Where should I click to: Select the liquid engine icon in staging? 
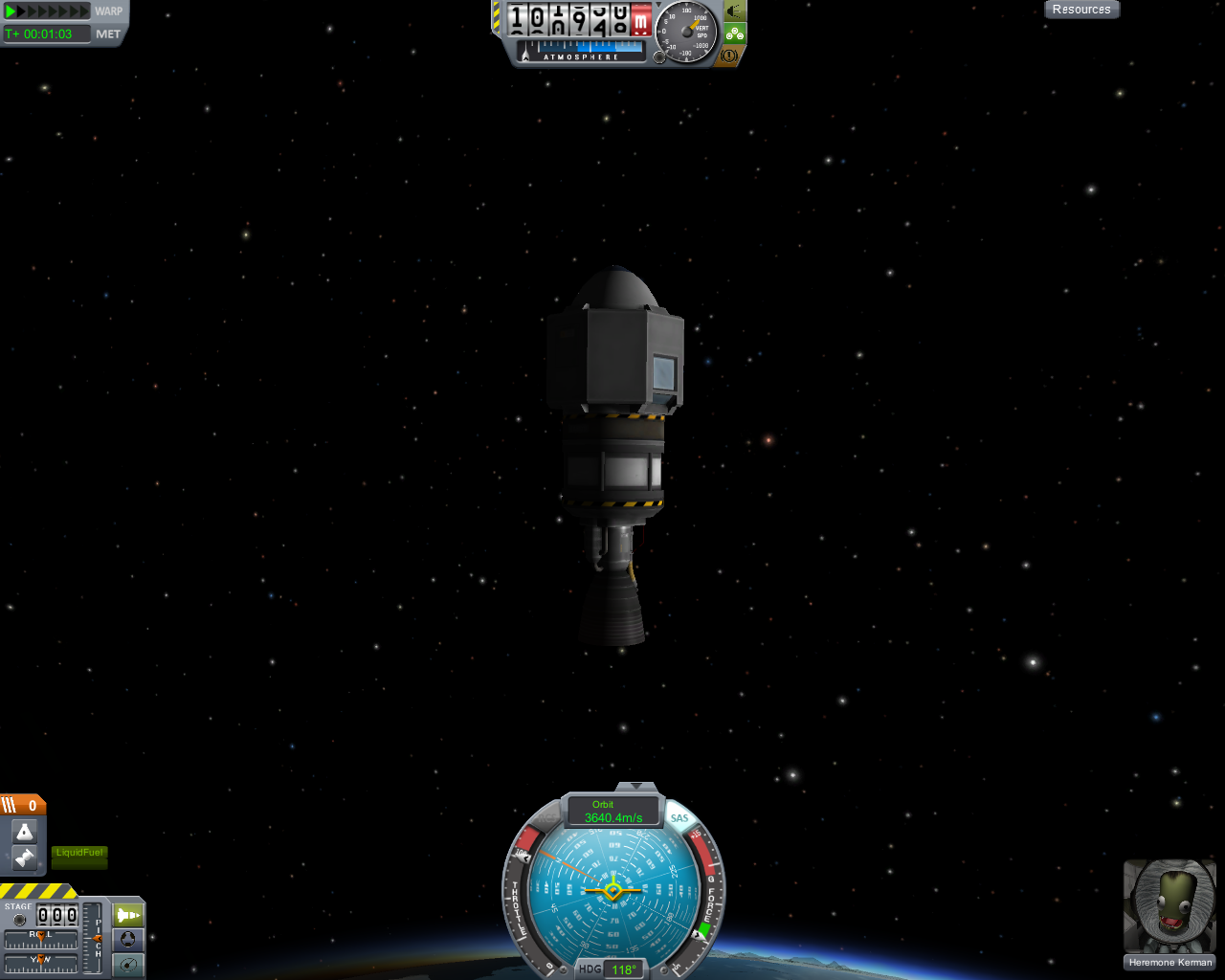pos(25,832)
